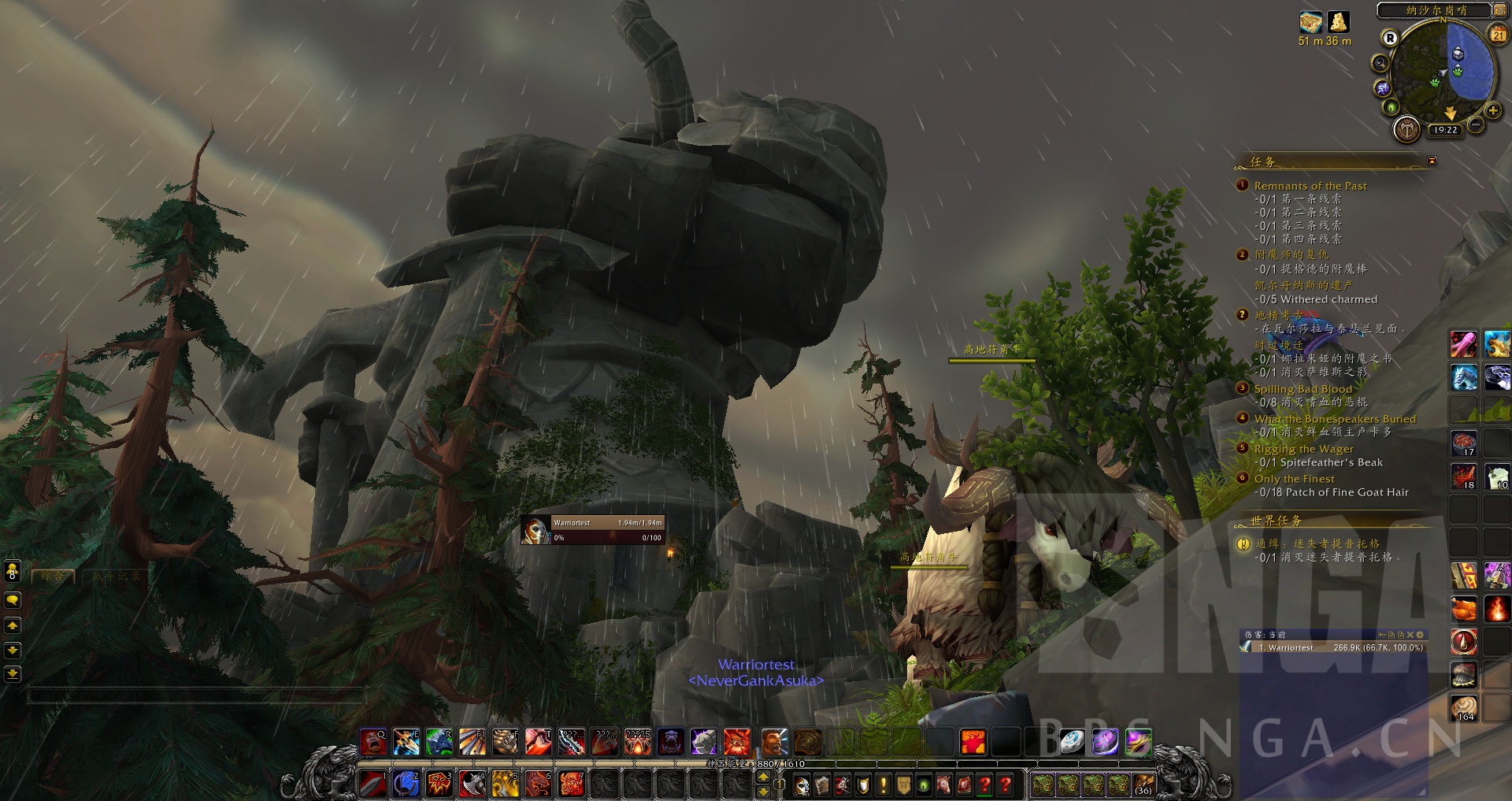1512x801 pixels.
Task: Open the backpack bag showing 36
Action: 1143,784
